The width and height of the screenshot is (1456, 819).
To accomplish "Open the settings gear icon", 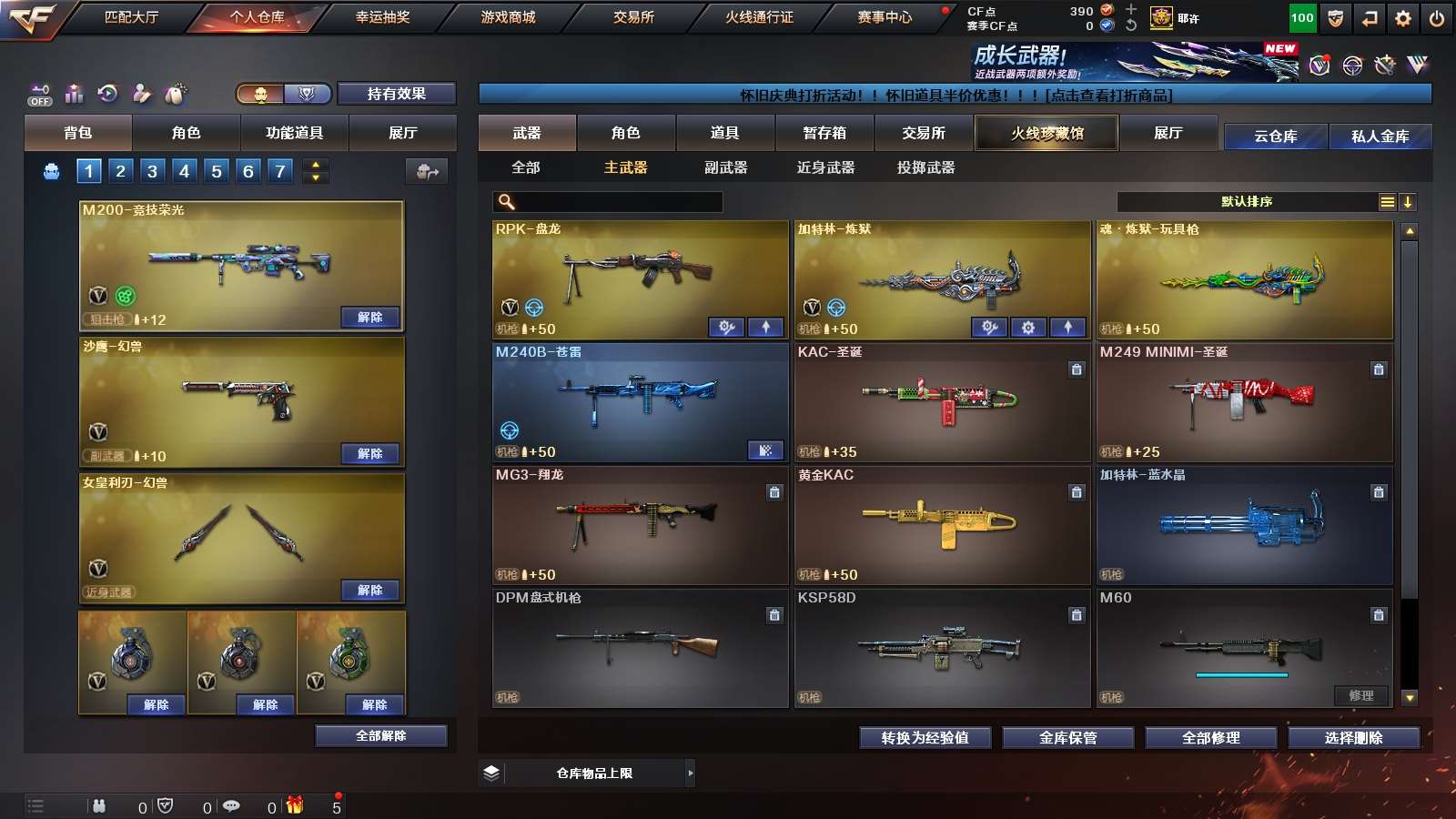I will click(x=1403, y=18).
